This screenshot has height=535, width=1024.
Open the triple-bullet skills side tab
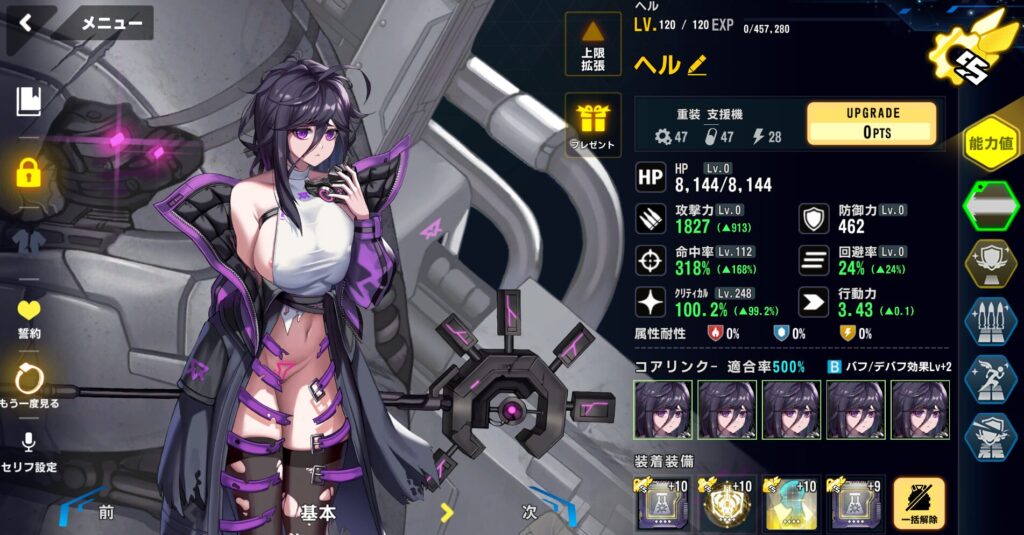990,322
